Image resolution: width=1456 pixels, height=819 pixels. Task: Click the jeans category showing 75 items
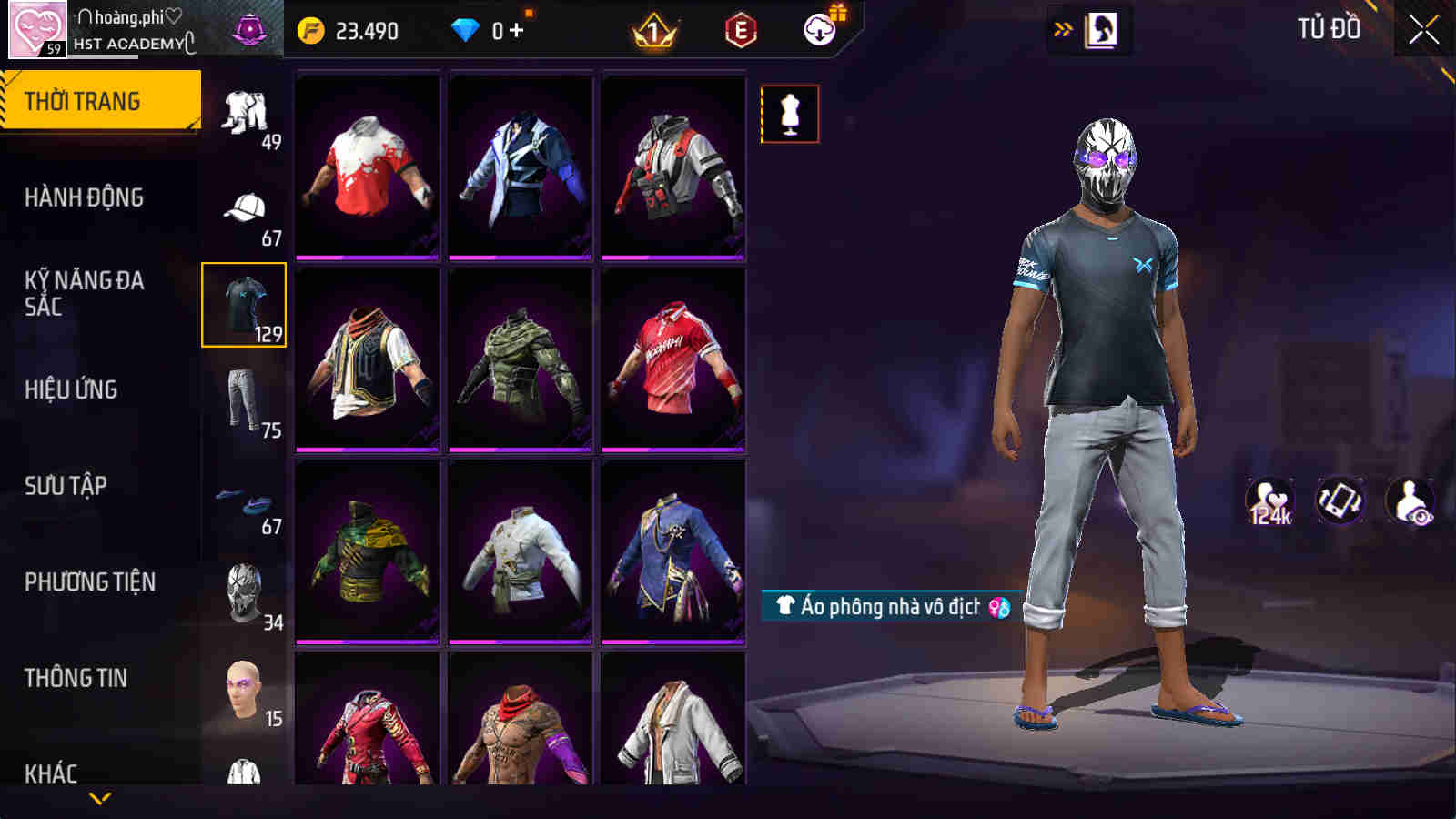tap(244, 399)
